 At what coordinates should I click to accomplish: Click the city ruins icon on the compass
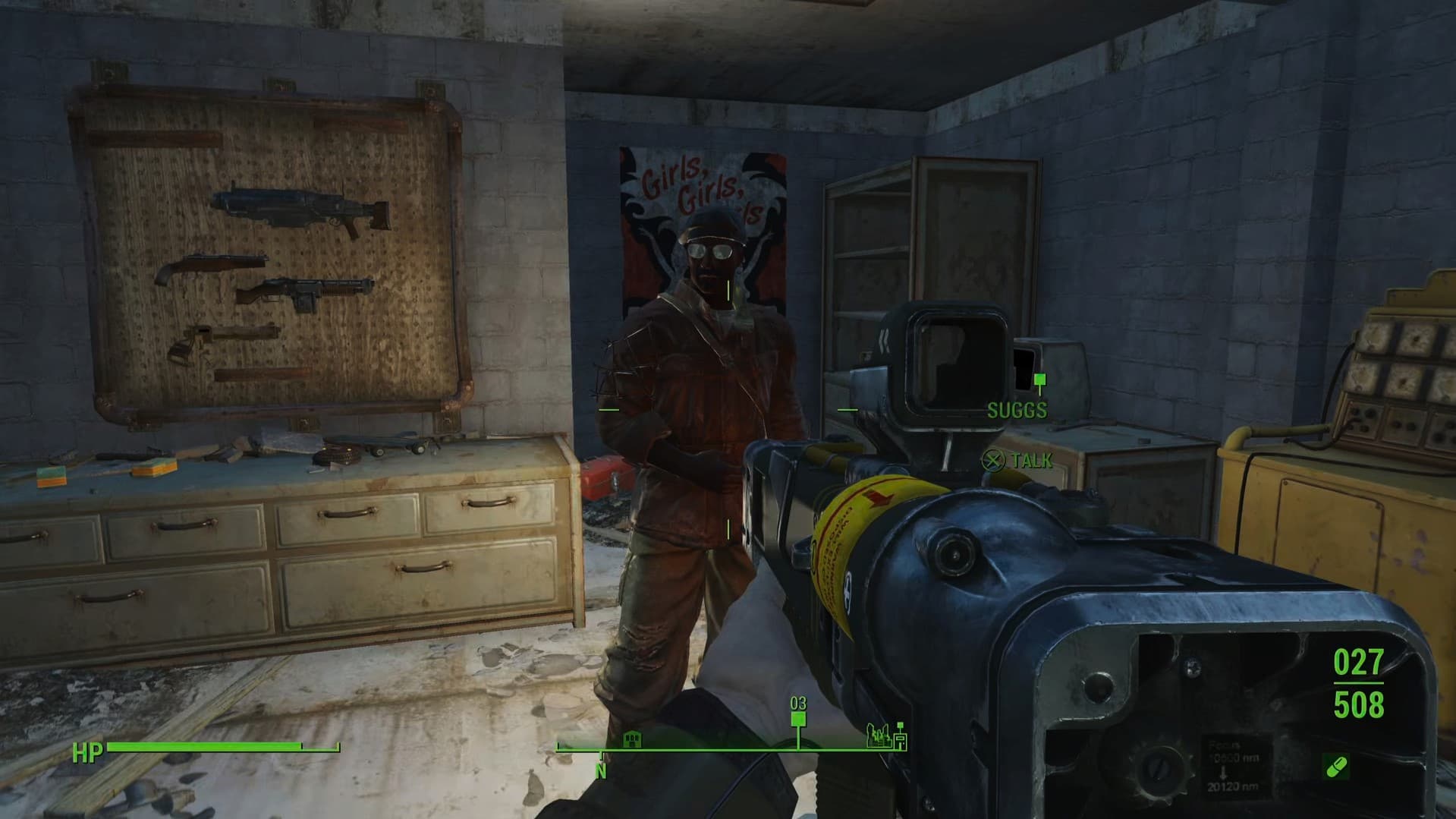pyautogui.click(x=879, y=736)
